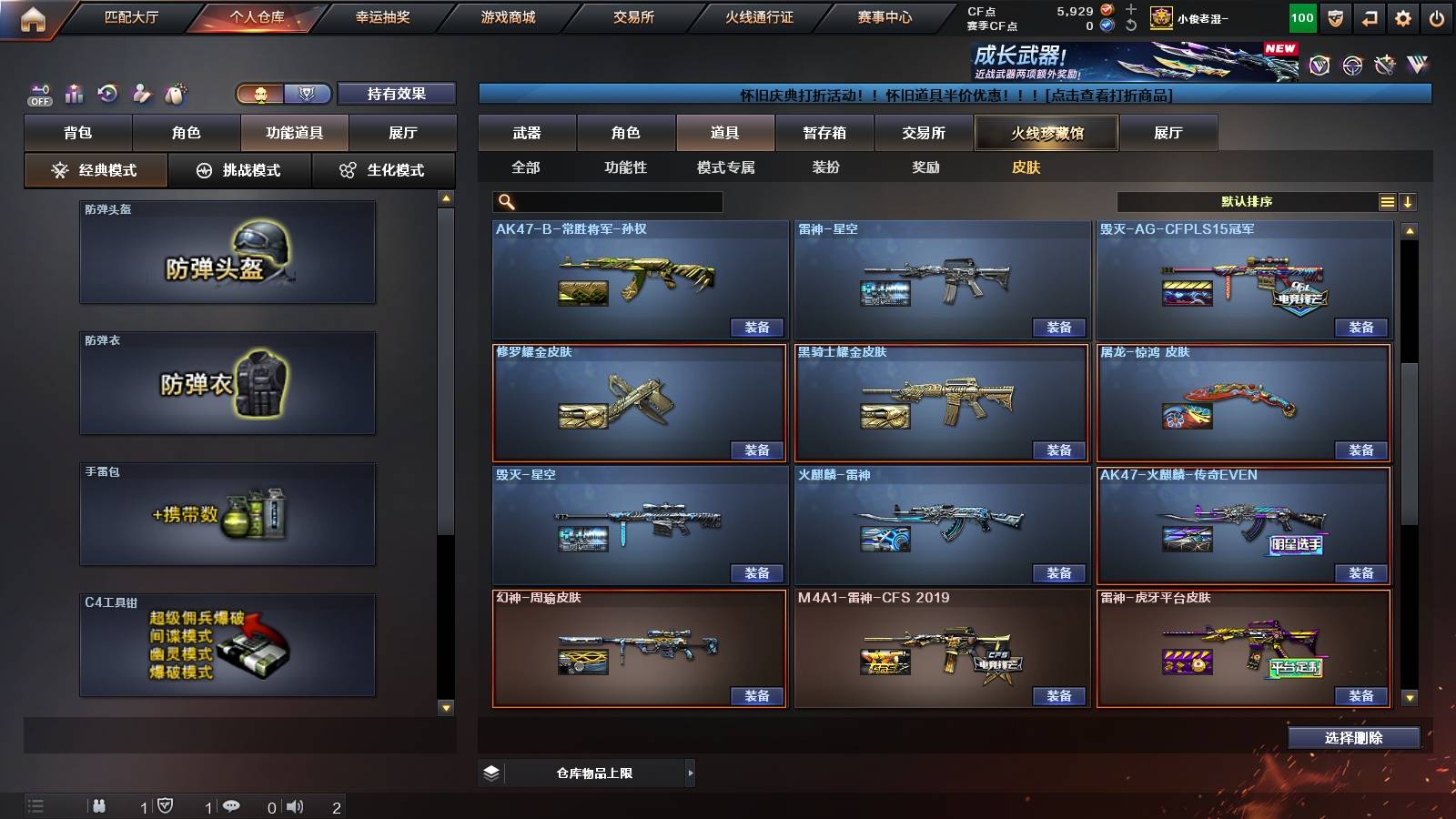This screenshot has height=819, width=1456.
Task: Click 装备 on the 雷神-星空 weapon card
Action: [1058, 327]
